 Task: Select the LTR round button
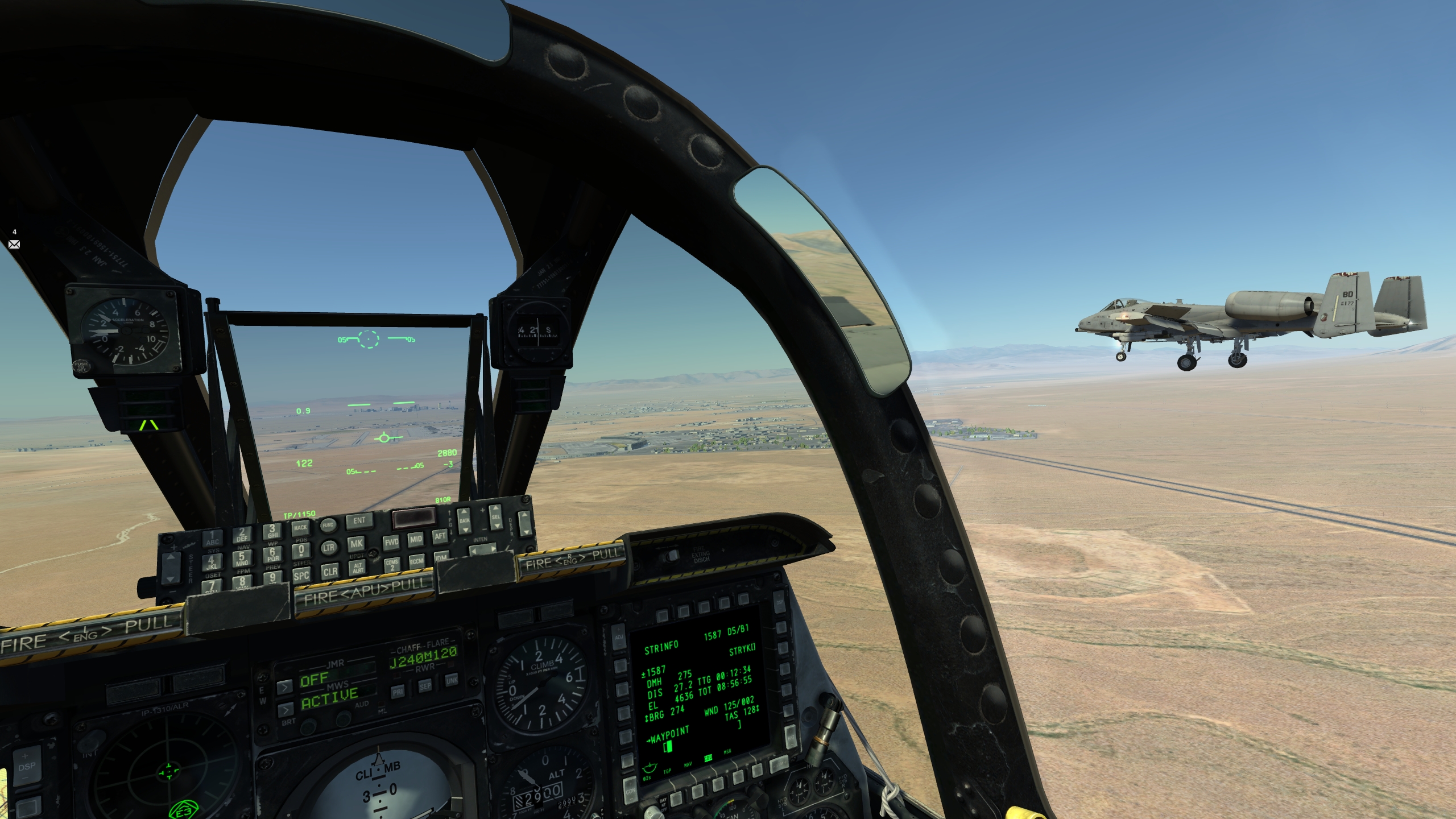(329, 548)
